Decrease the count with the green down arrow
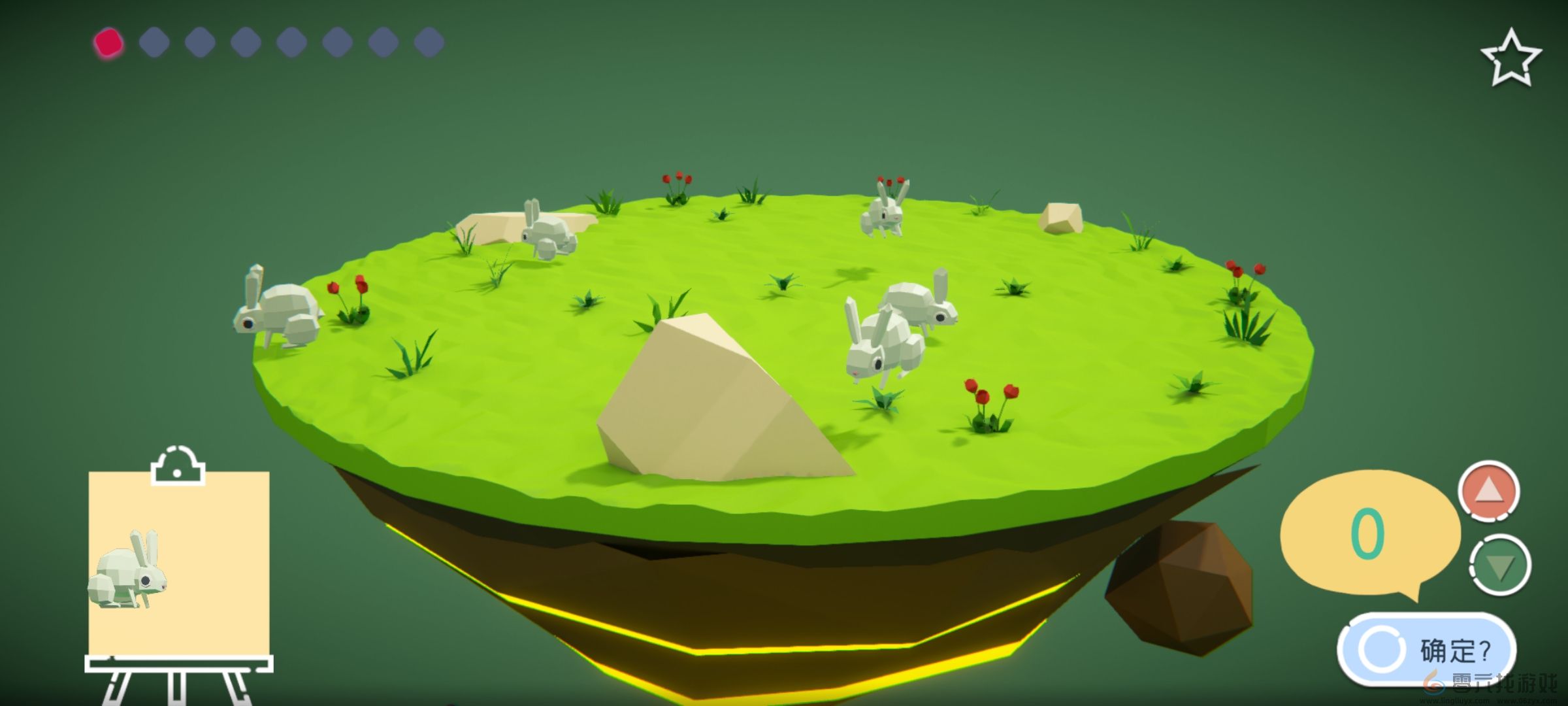The height and width of the screenshot is (706, 1568). tap(1499, 565)
